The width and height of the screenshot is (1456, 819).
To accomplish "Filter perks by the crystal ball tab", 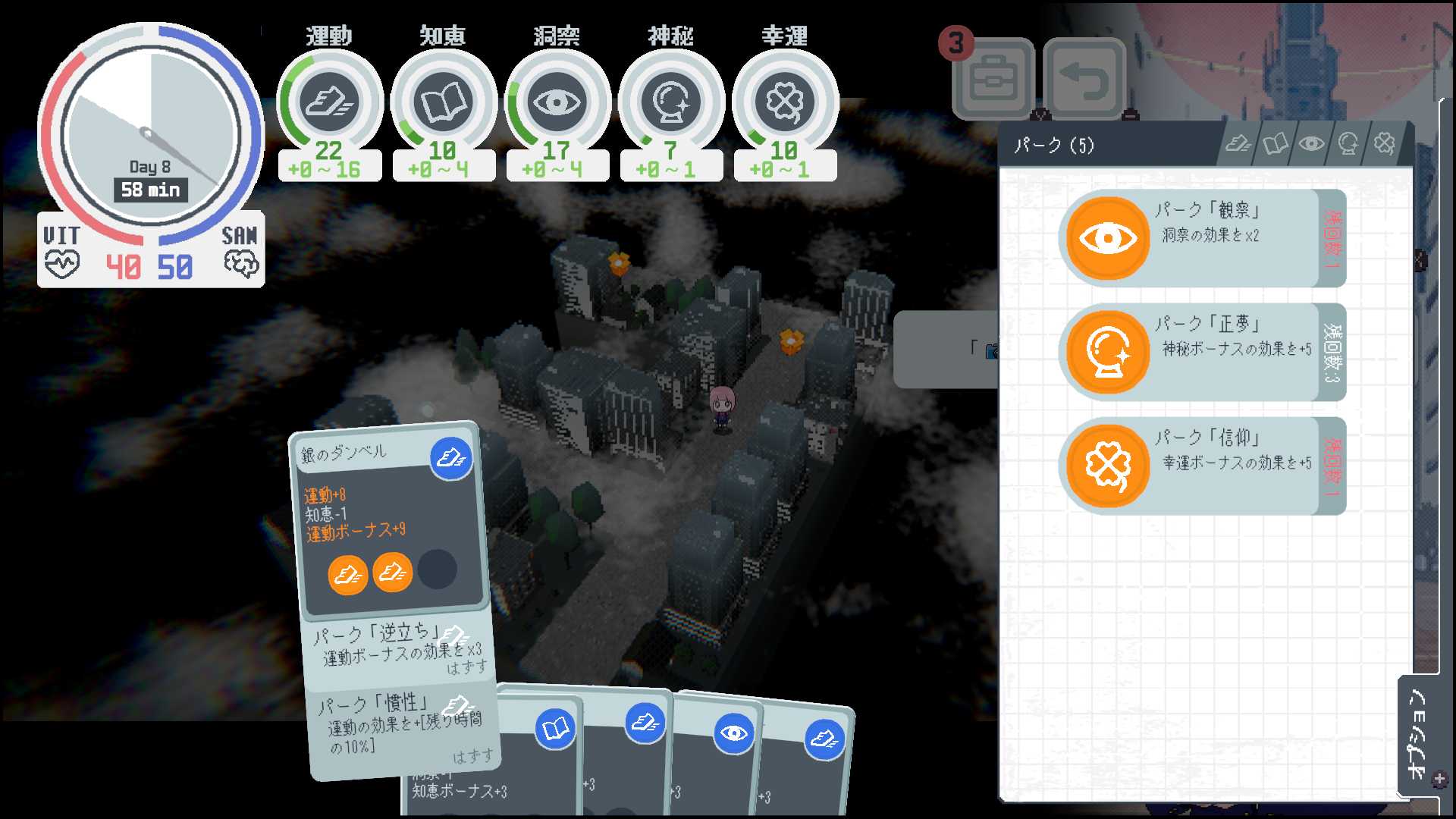I will tap(1348, 144).
